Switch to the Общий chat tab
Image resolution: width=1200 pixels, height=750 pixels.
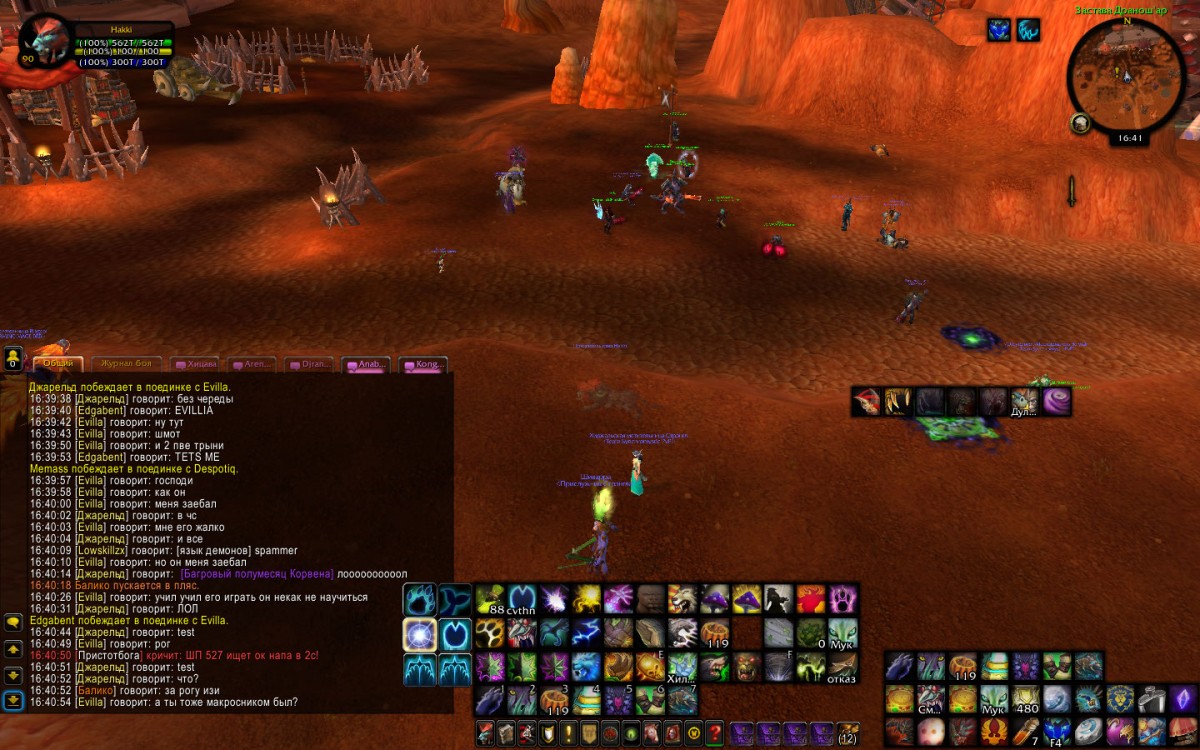(x=58, y=363)
